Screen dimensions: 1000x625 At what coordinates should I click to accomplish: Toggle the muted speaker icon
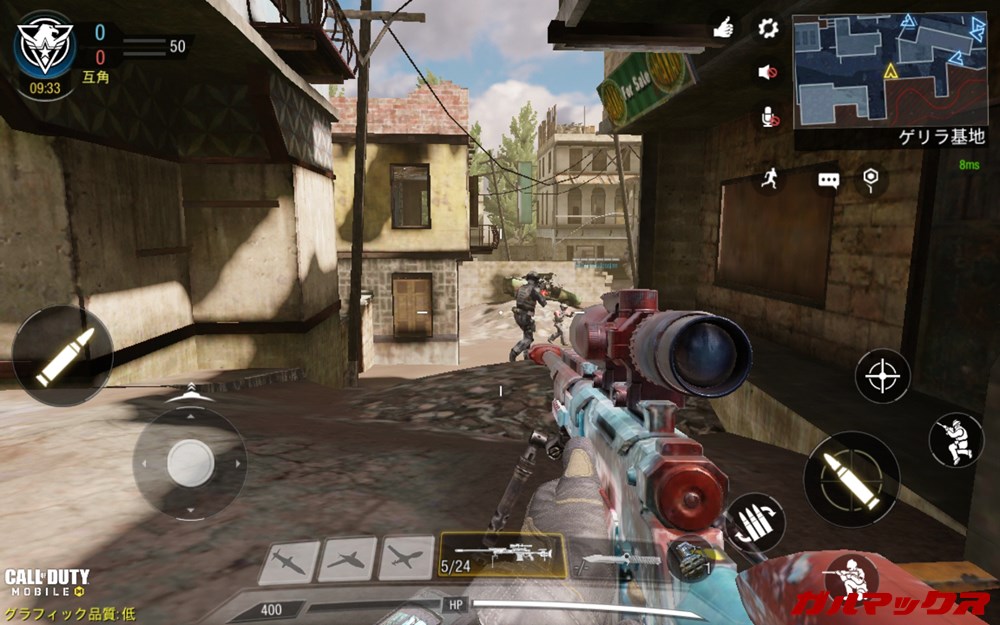tap(768, 72)
